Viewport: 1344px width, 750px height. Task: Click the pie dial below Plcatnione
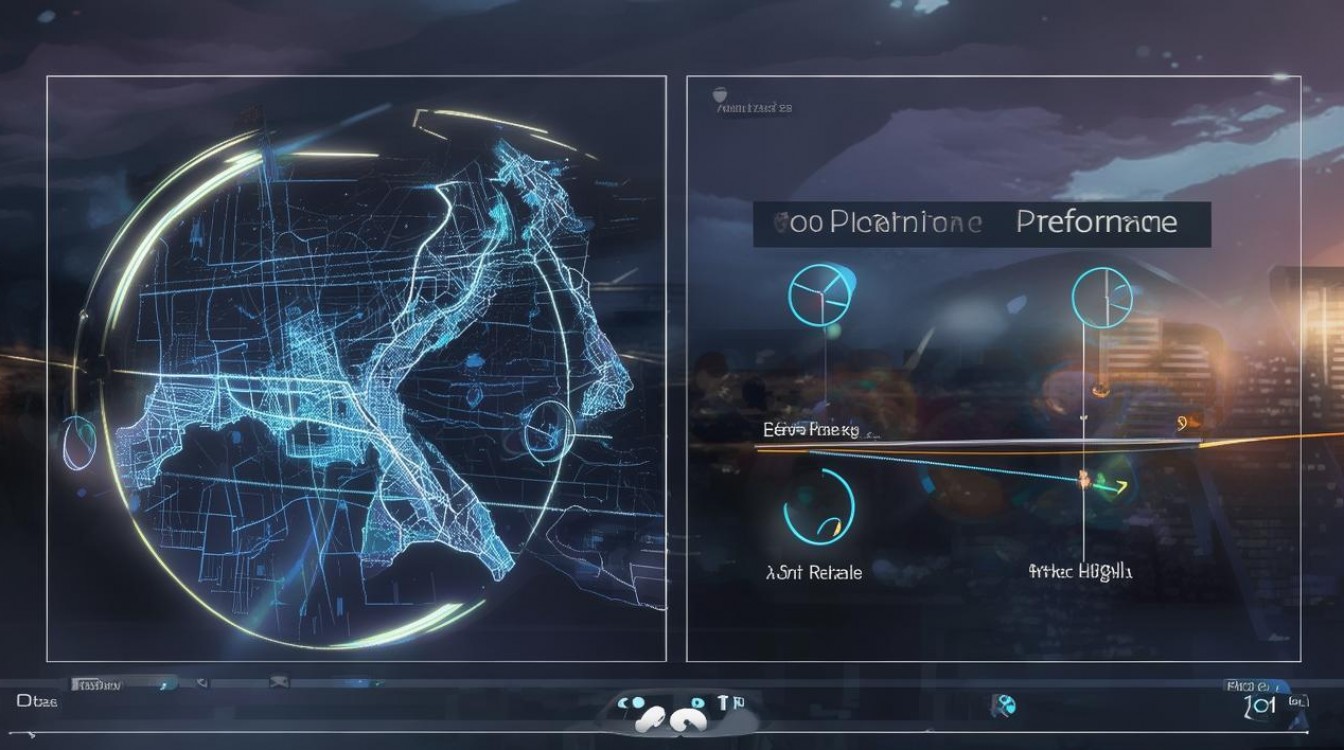coord(819,295)
